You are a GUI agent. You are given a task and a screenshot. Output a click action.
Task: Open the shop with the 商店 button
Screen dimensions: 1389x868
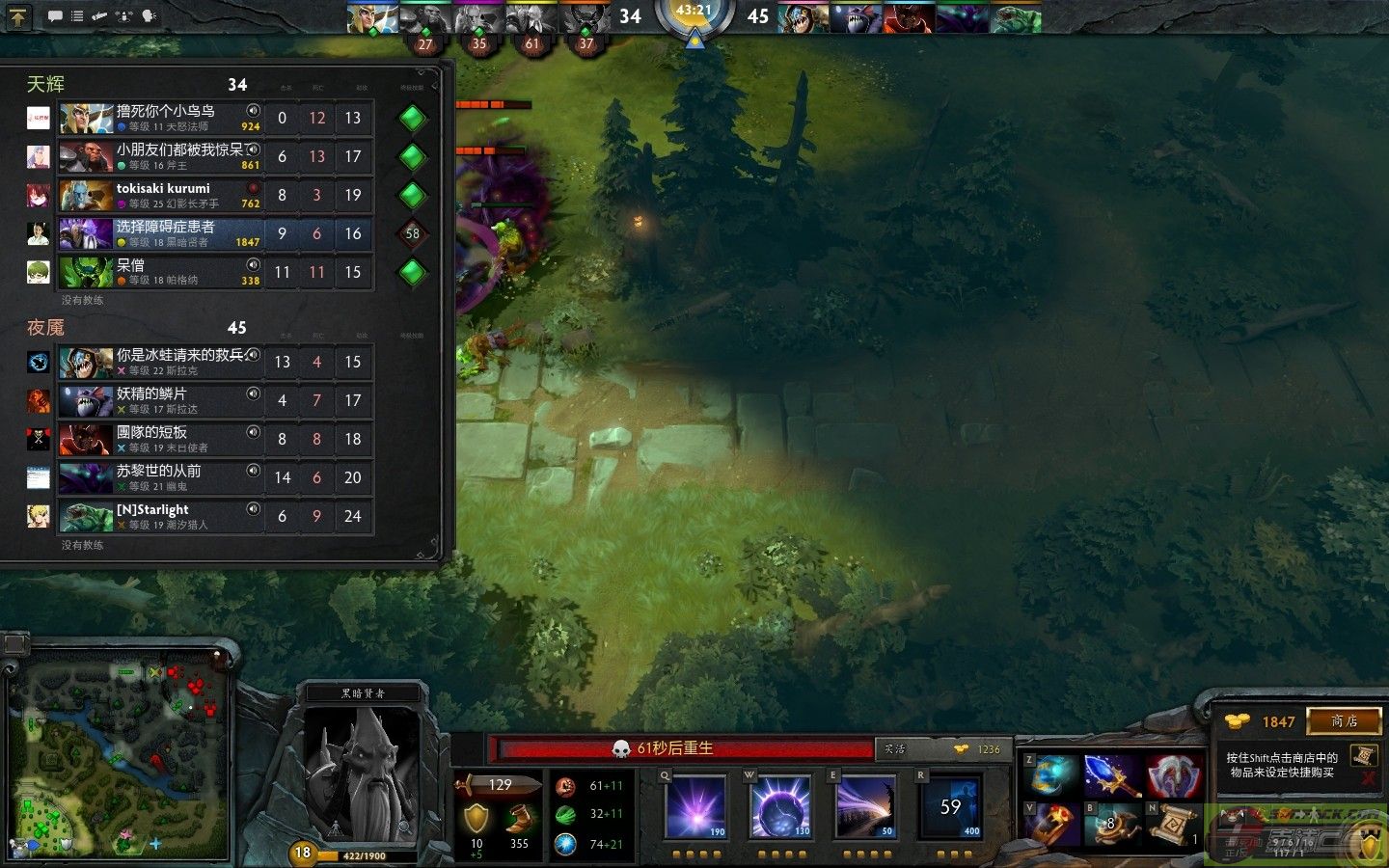click(1344, 721)
